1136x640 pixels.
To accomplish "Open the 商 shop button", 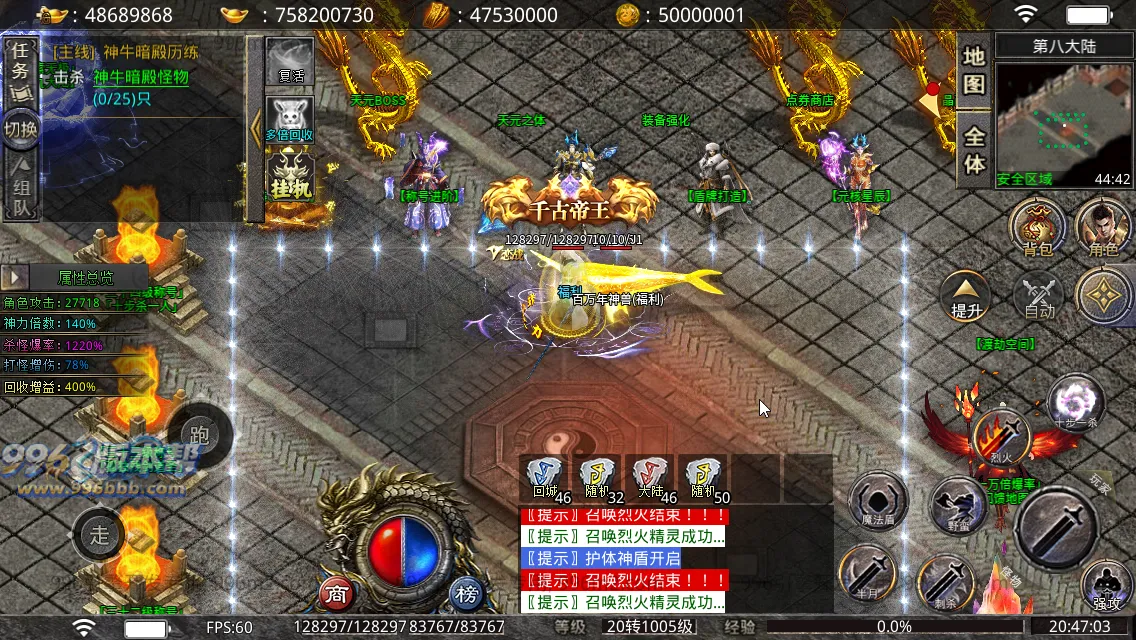I will pyautogui.click(x=337, y=594).
